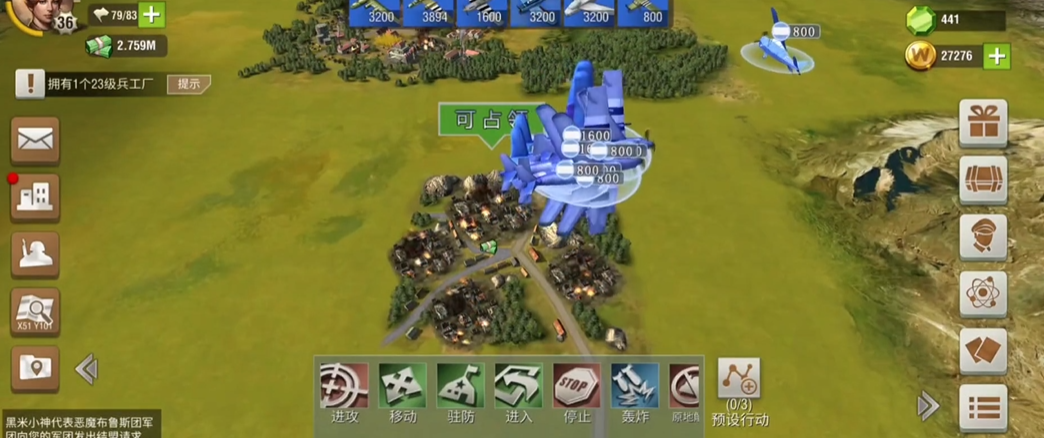Open the mail envelope icon
This screenshot has height=438, width=1044.
coord(35,140)
